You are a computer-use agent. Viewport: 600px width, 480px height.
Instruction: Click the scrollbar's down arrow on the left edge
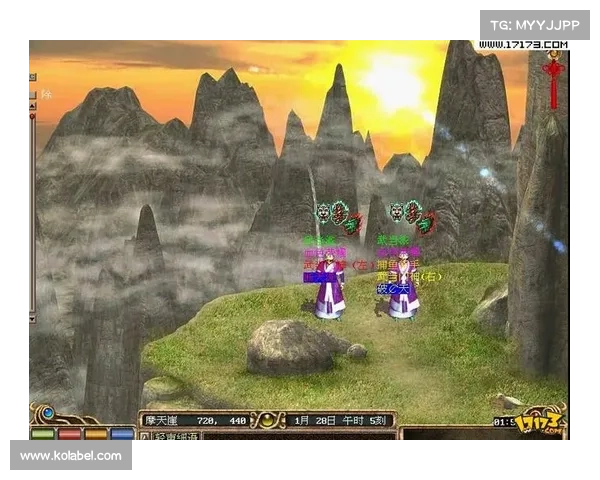(32, 318)
